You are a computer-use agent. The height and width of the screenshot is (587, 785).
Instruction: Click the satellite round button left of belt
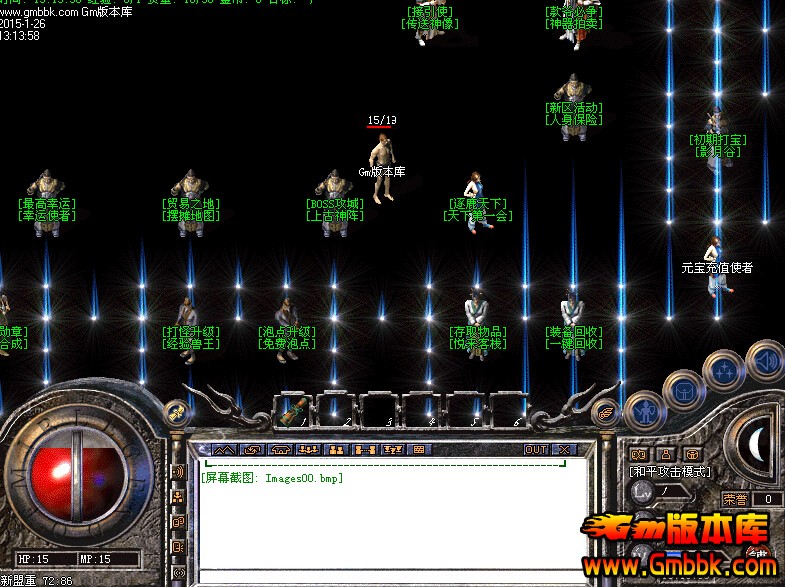coord(176,412)
